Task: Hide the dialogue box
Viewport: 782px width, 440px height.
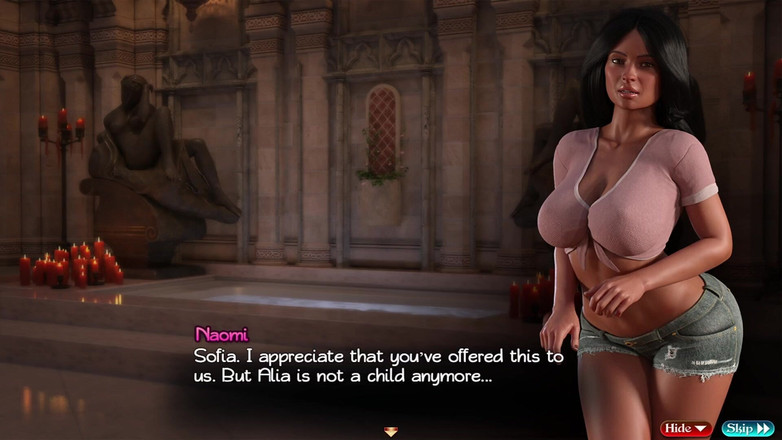Action: pyautogui.click(x=686, y=428)
